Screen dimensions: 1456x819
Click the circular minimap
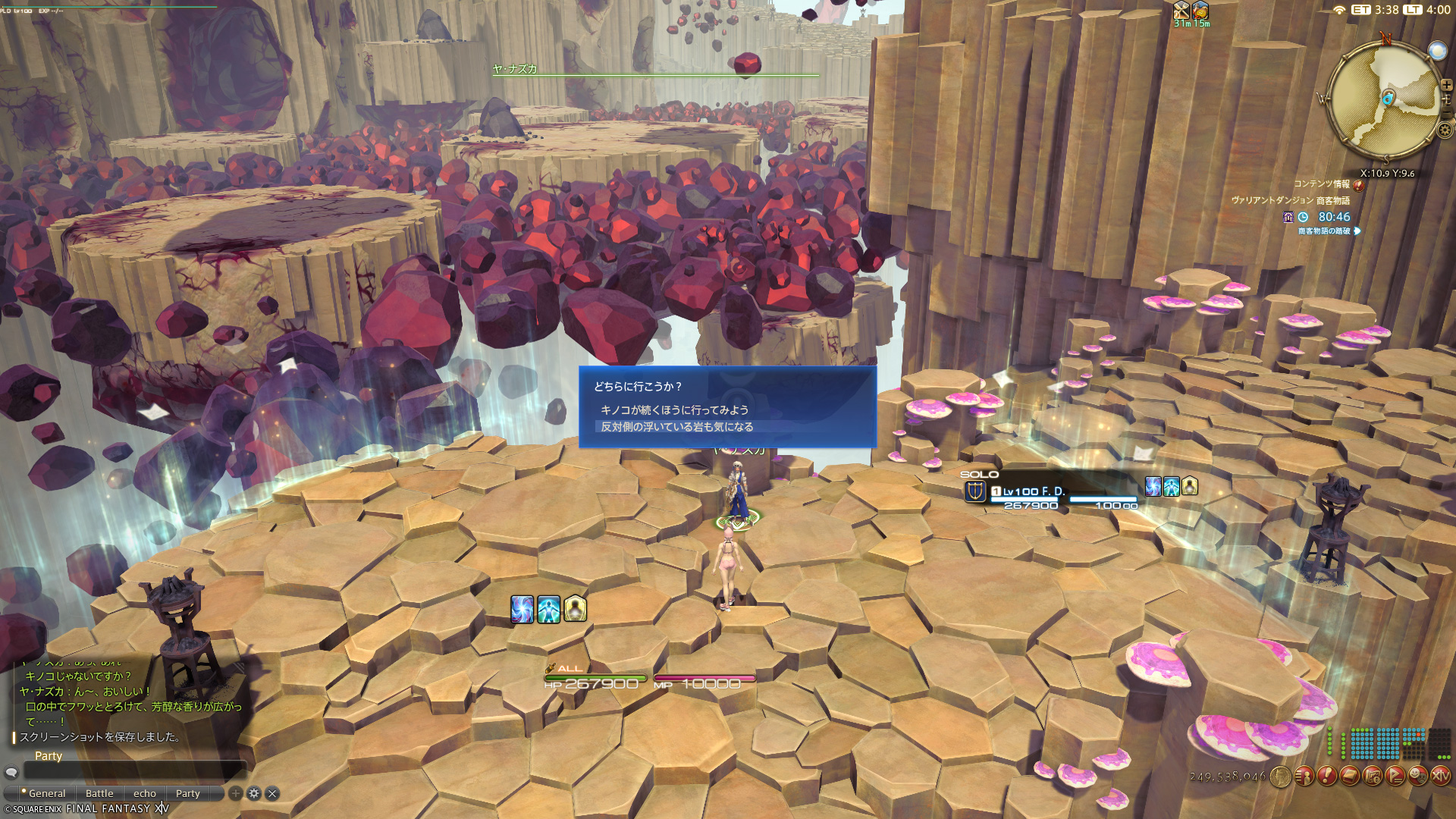[1386, 99]
